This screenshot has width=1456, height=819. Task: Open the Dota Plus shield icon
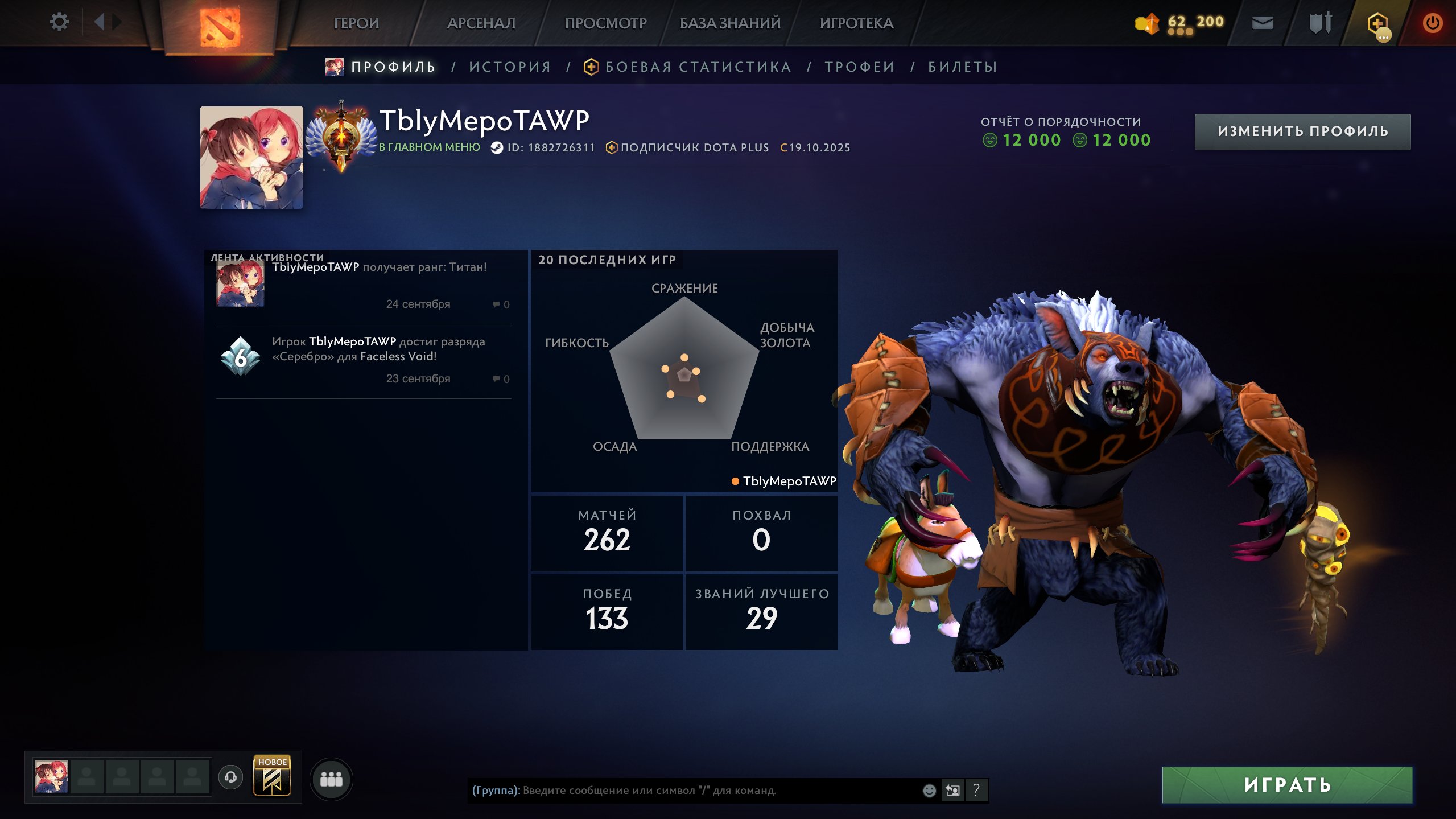pos(1377,24)
